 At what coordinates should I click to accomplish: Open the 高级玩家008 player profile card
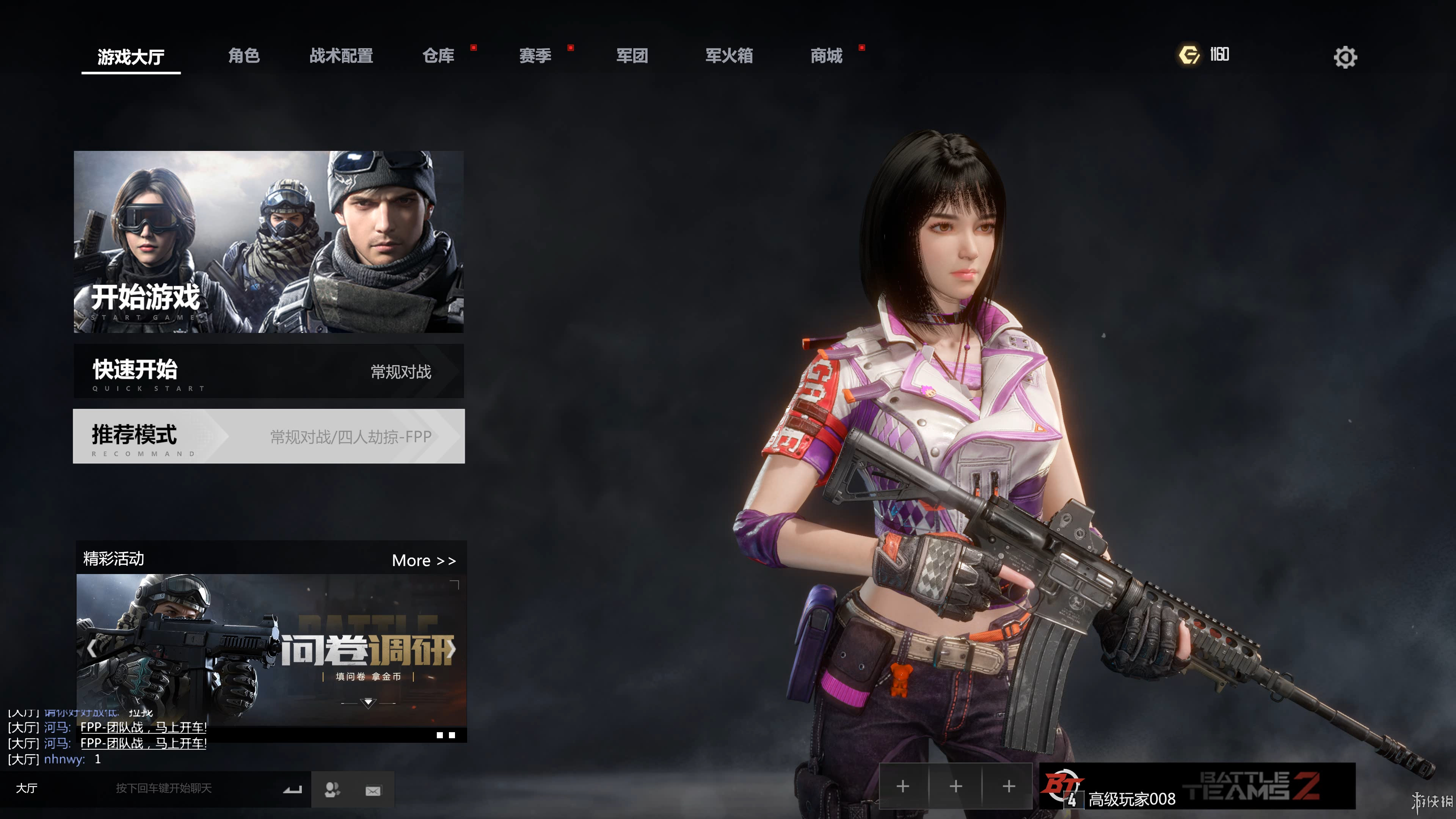(x=1197, y=786)
